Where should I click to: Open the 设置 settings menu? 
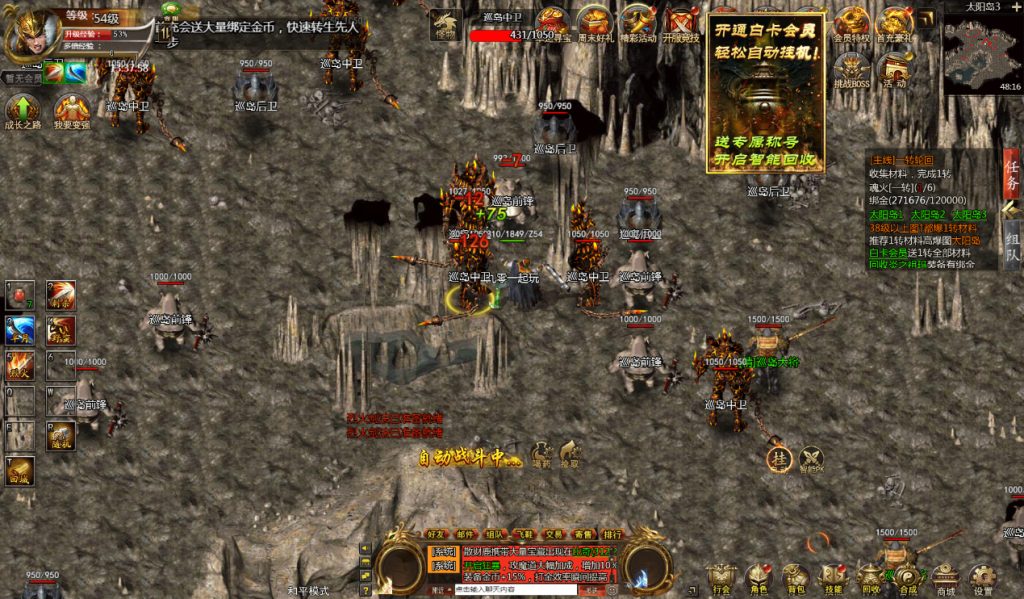pyautogui.click(x=983, y=577)
